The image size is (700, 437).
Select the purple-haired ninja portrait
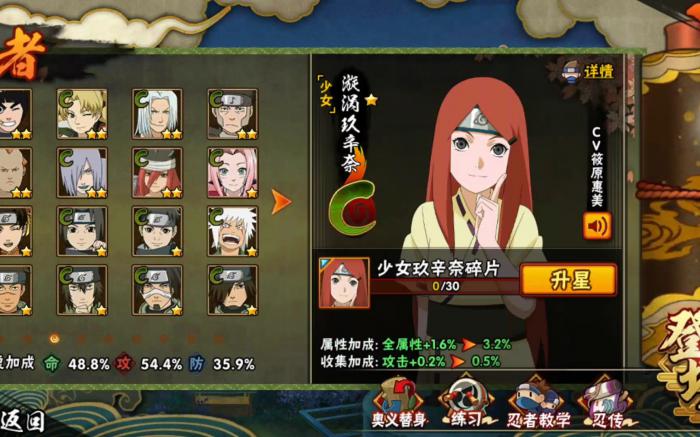82,173
